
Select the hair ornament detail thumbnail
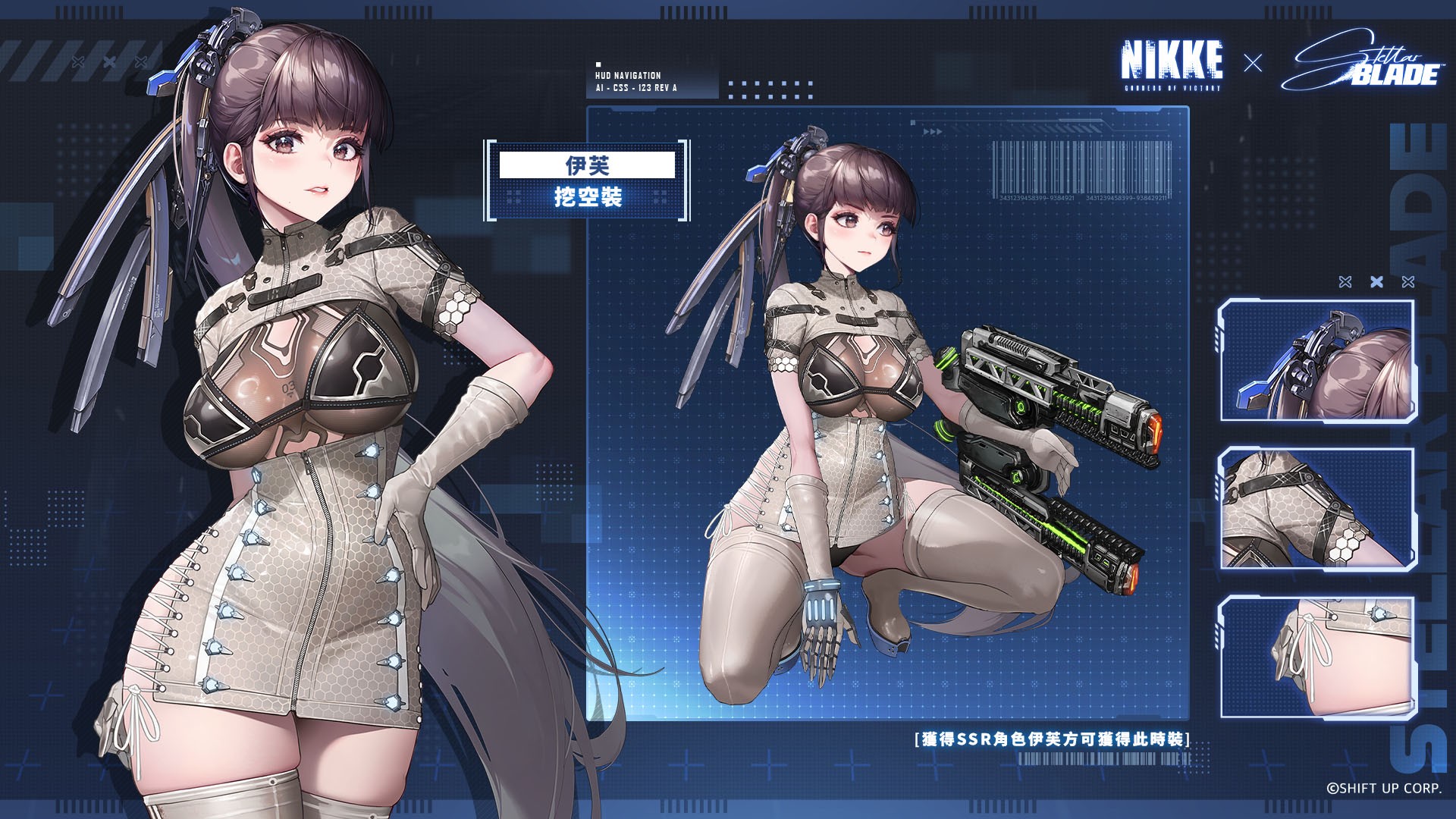pos(1317,361)
